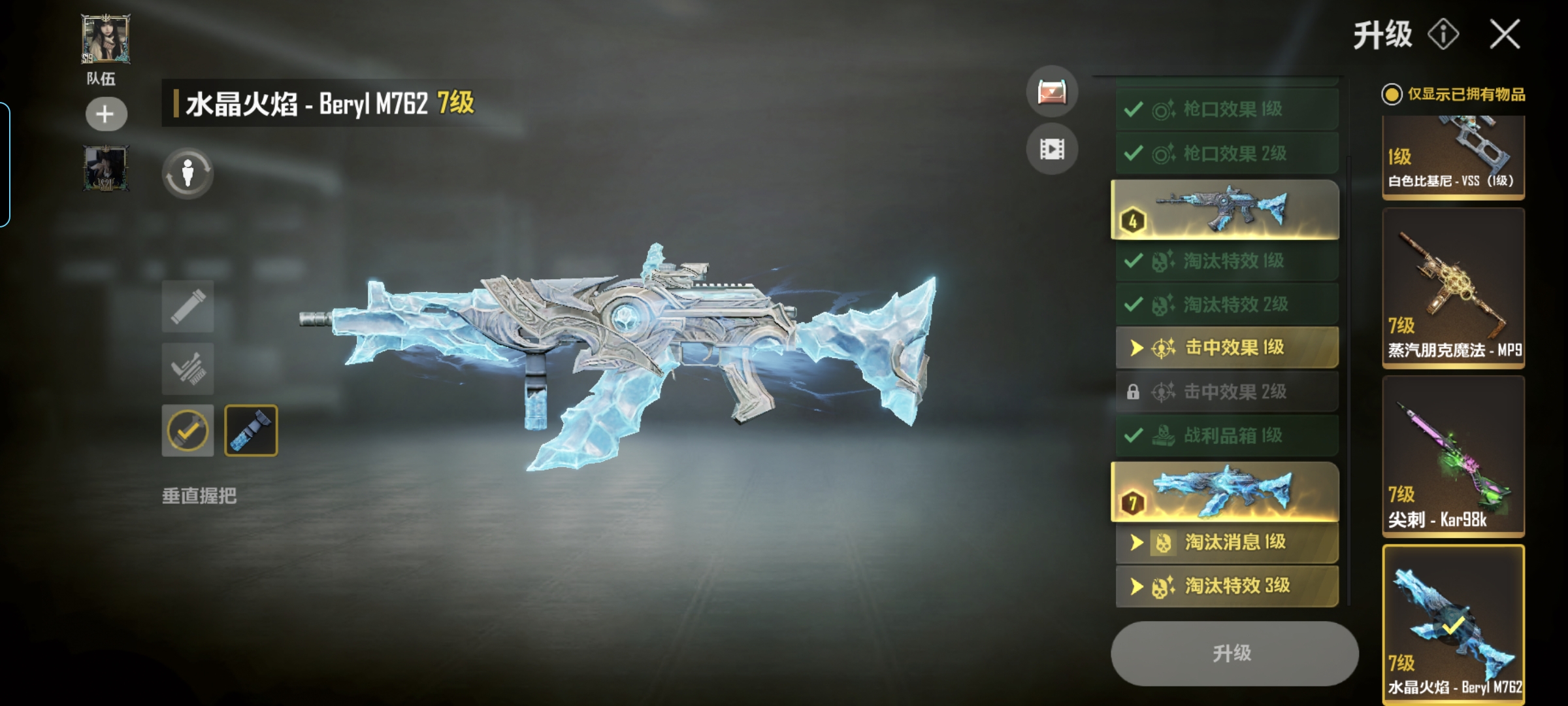Choose 淘汰特效 3级 upgrade row
The image size is (1568, 706).
1226,586
